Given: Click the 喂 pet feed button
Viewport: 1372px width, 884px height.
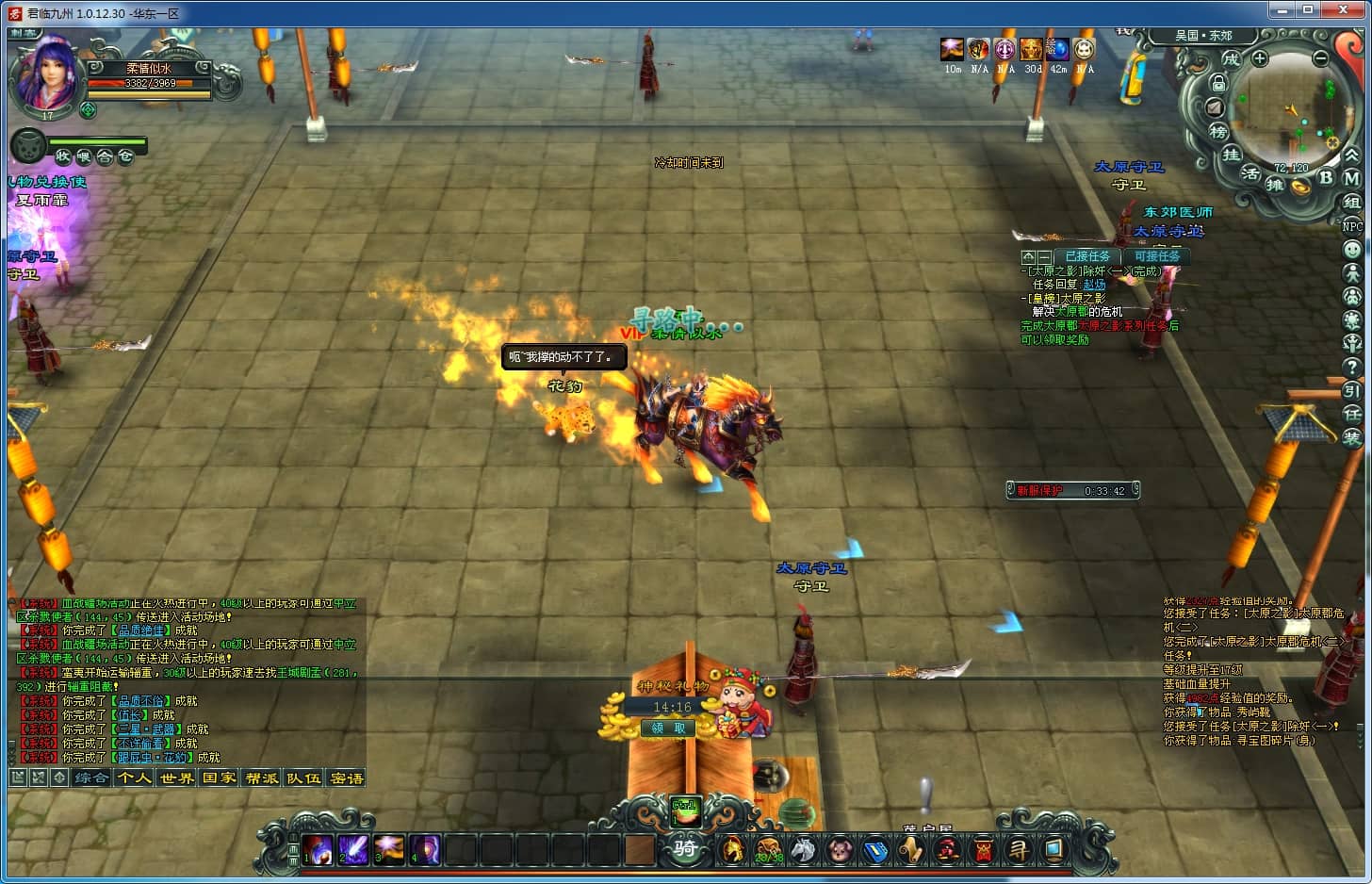Looking at the screenshot, I should tap(83, 156).
